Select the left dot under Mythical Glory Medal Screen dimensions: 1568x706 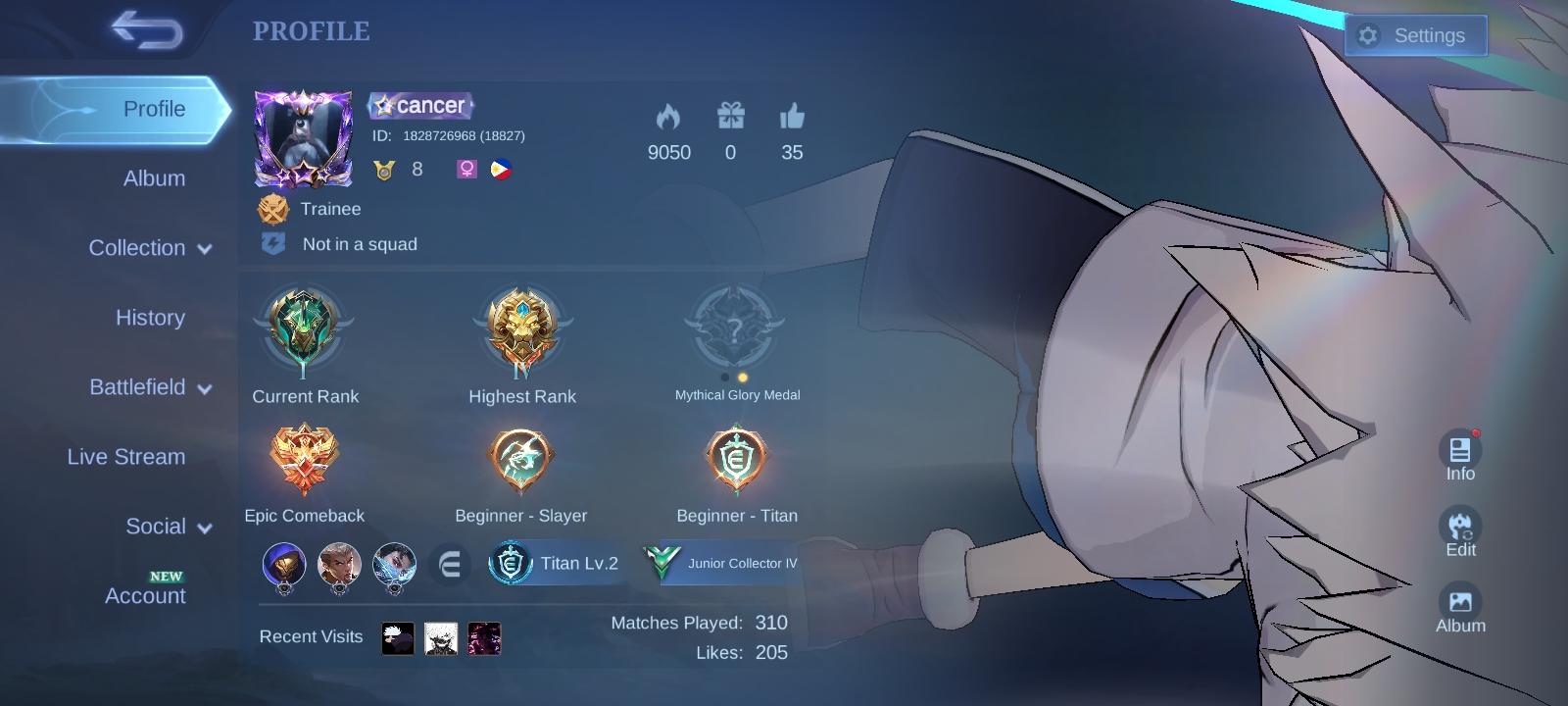pos(725,376)
